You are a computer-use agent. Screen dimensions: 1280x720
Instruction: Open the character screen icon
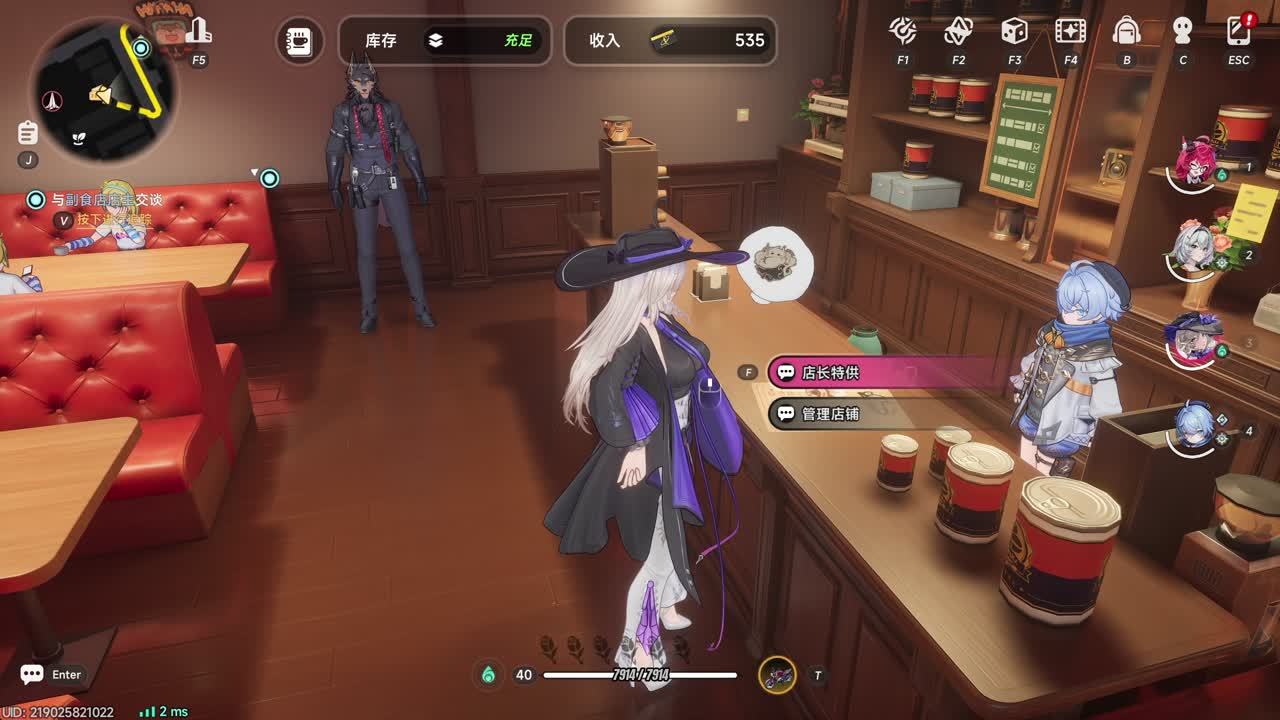1182,31
